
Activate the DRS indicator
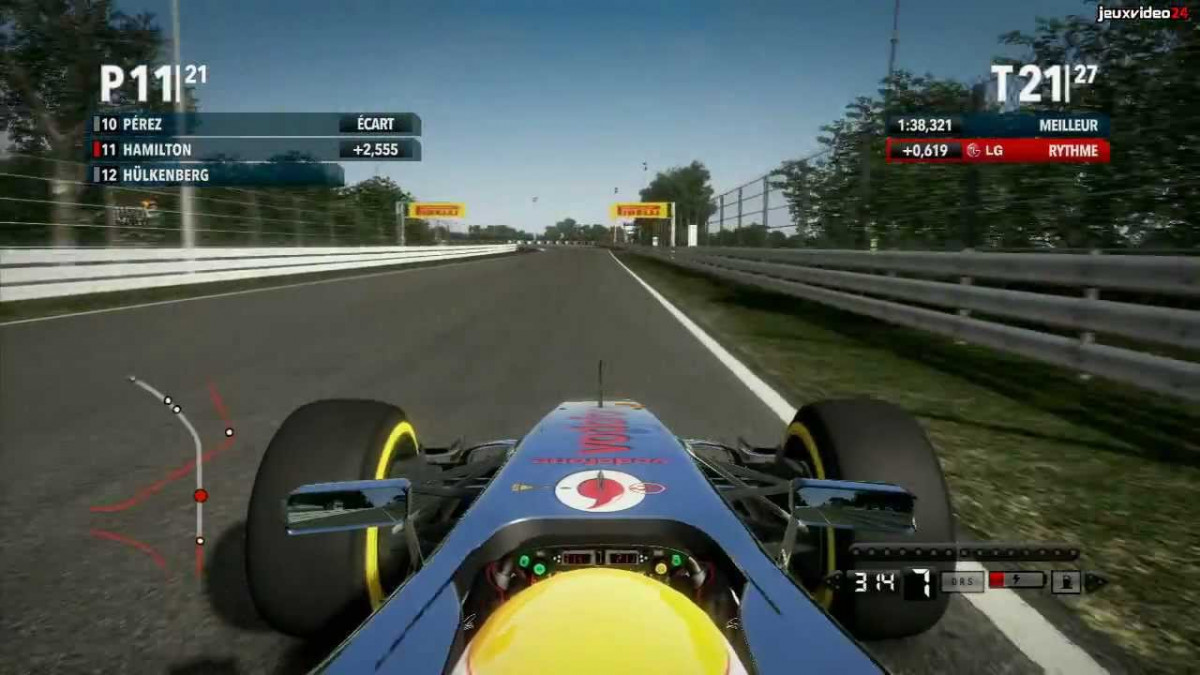point(962,582)
